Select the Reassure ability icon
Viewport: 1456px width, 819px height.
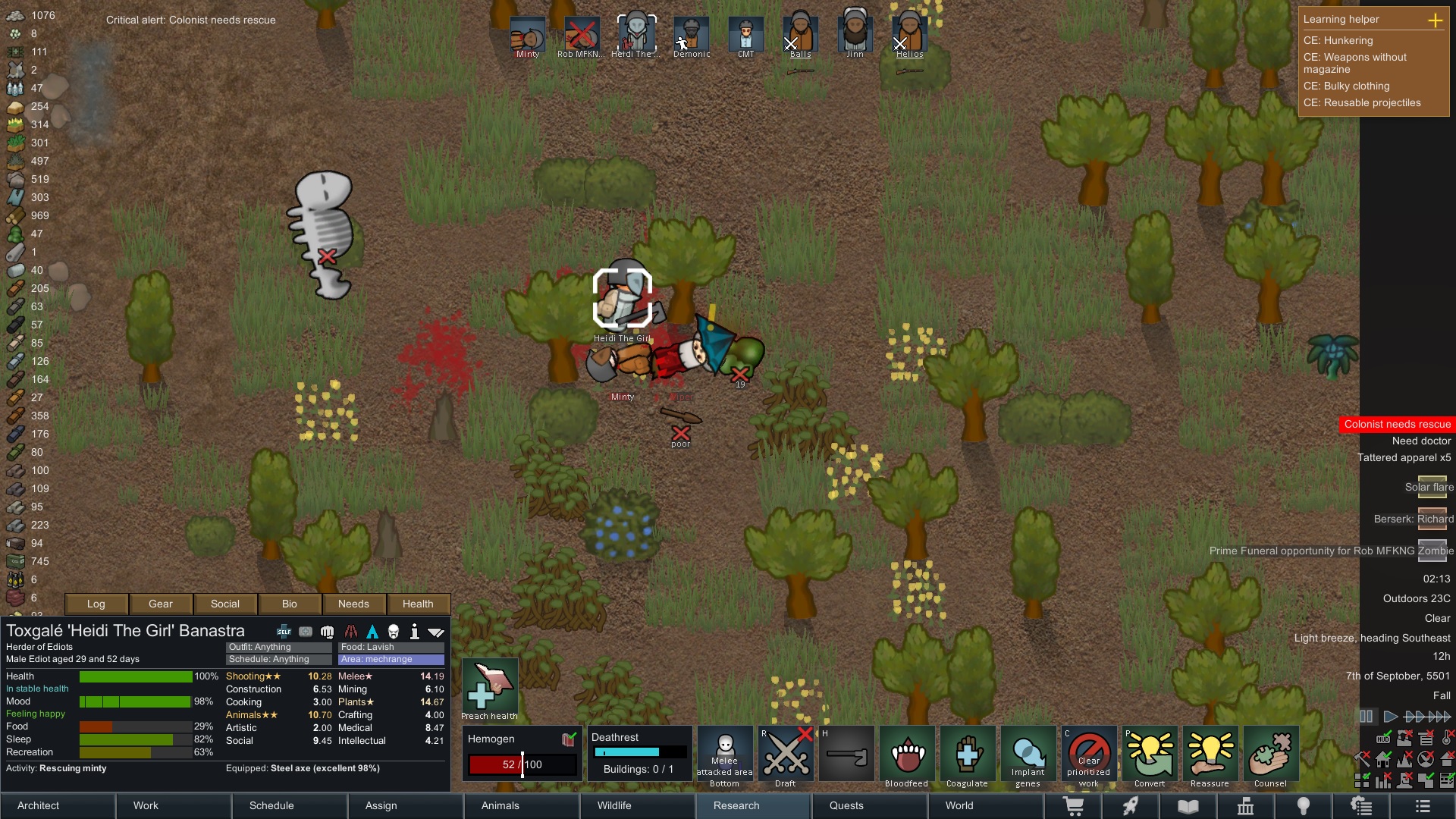[1210, 754]
